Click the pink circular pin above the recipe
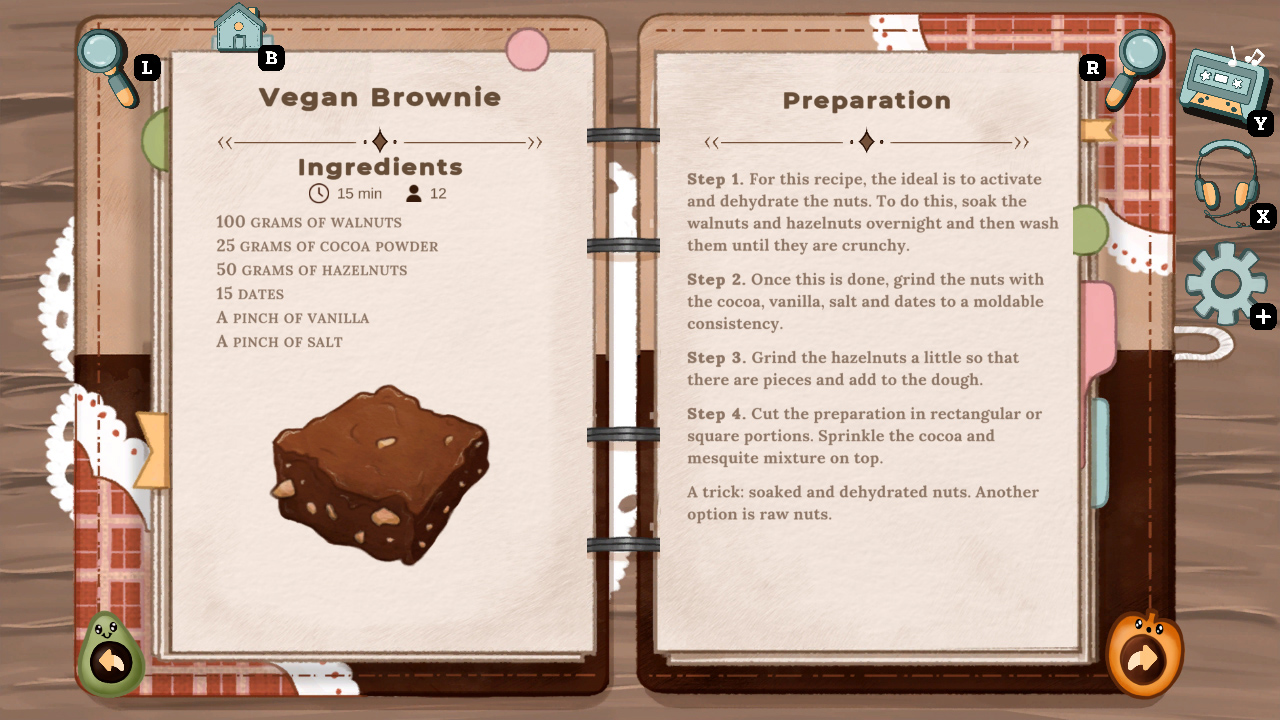This screenshot has width=1280, height=720. [528, 51]
